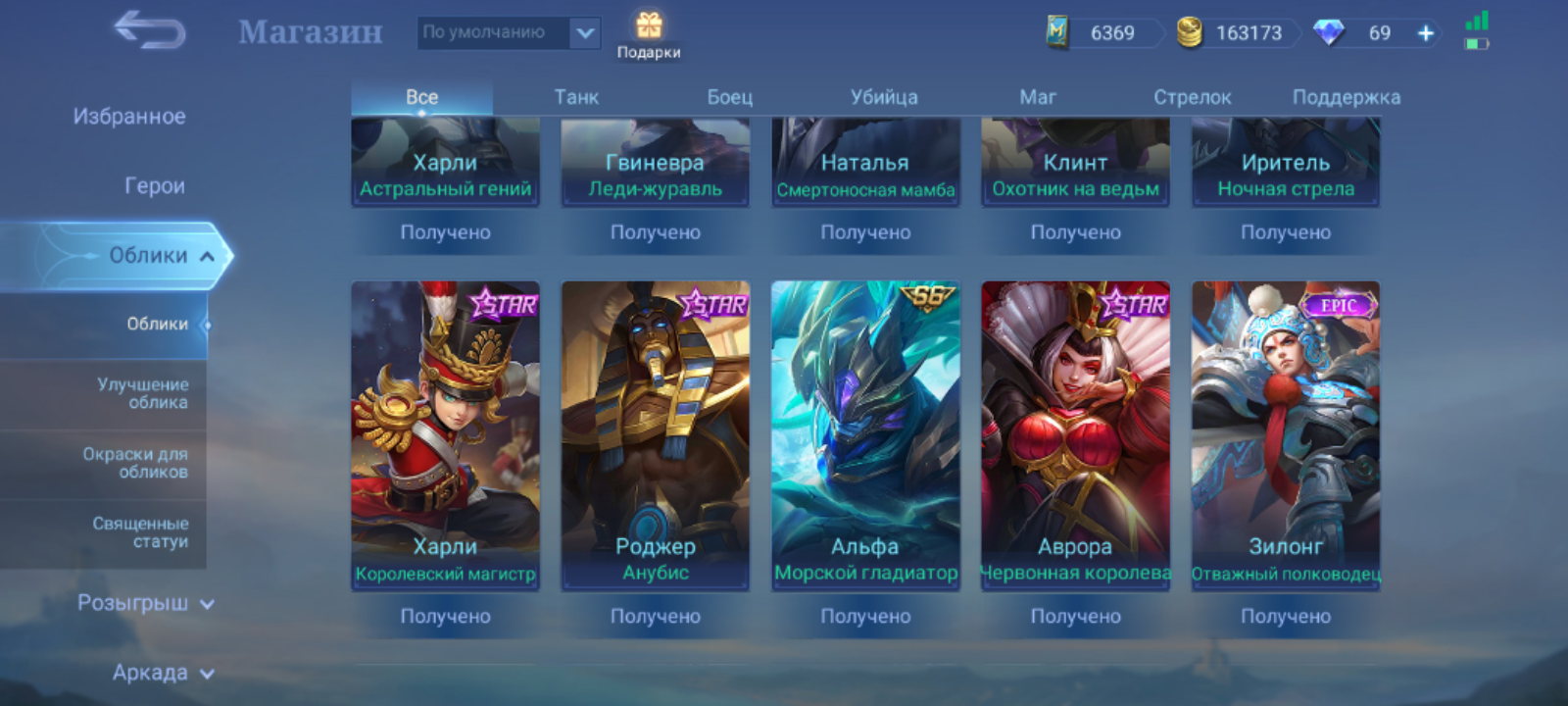Image resolution: width=1568 pixels, height=706 pixels.
Task: Choose the Поддержка tab
Action: [1346, 97]
